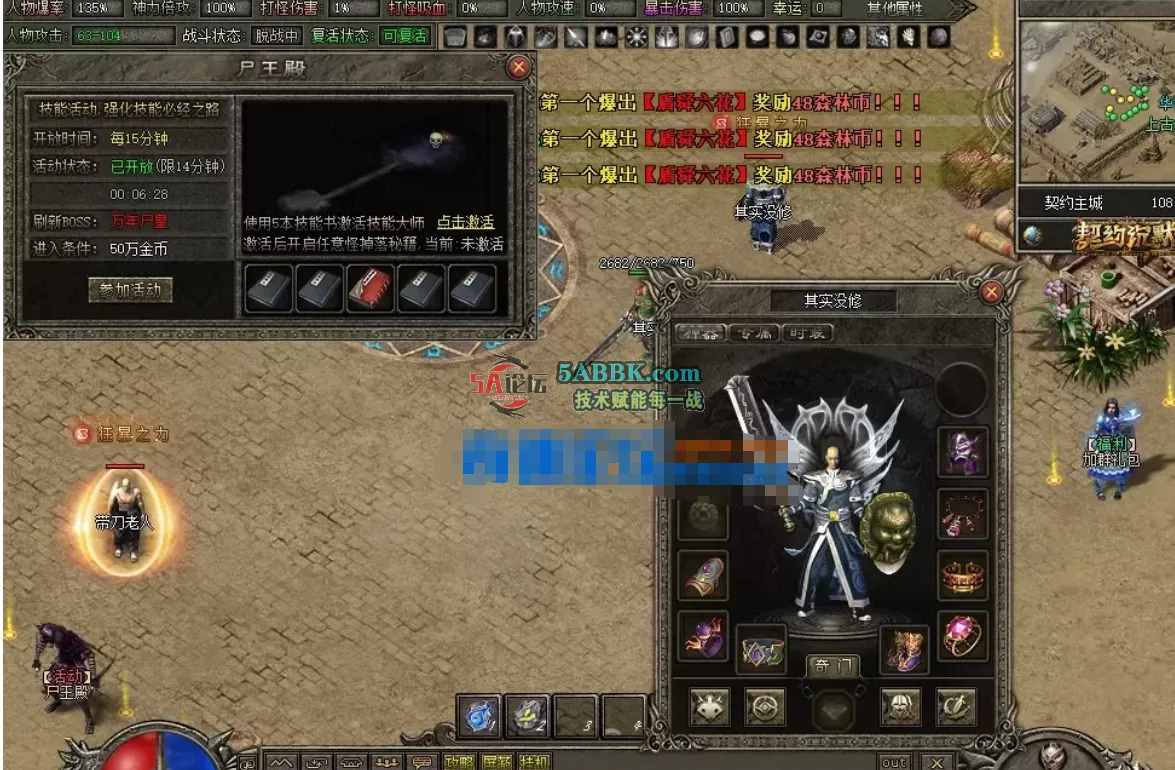The image size is (1175, 770).
Task: Activate the skill in hotkey slot 2
Action: point(527,716)
